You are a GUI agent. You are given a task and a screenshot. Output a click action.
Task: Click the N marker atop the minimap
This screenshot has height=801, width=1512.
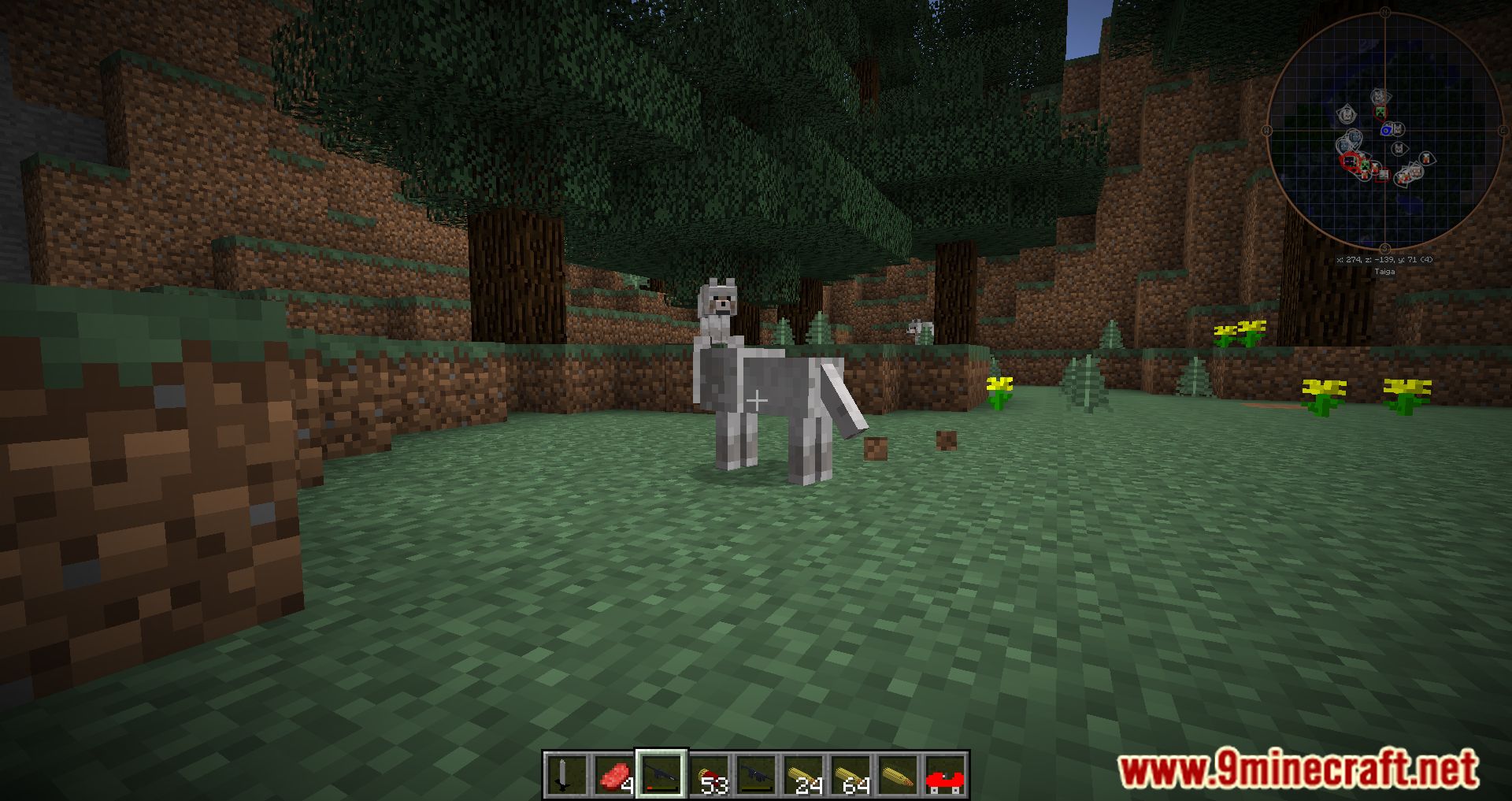[1385, 12]
